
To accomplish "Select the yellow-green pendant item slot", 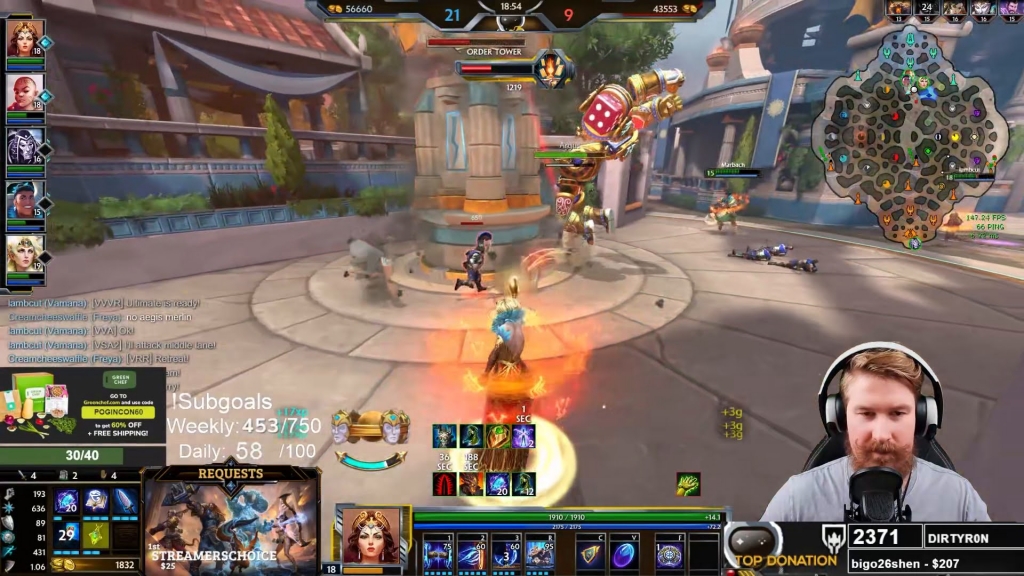I will (96, 534).
